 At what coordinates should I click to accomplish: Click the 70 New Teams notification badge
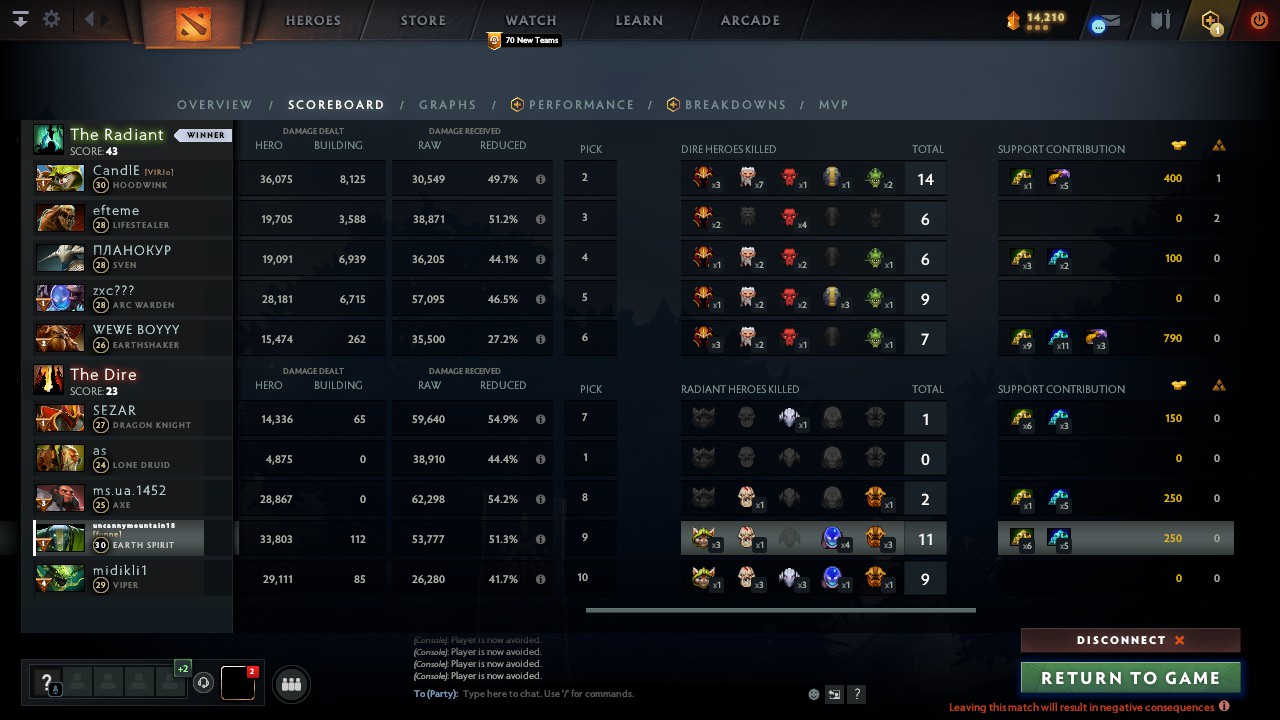tap(523, 41)
